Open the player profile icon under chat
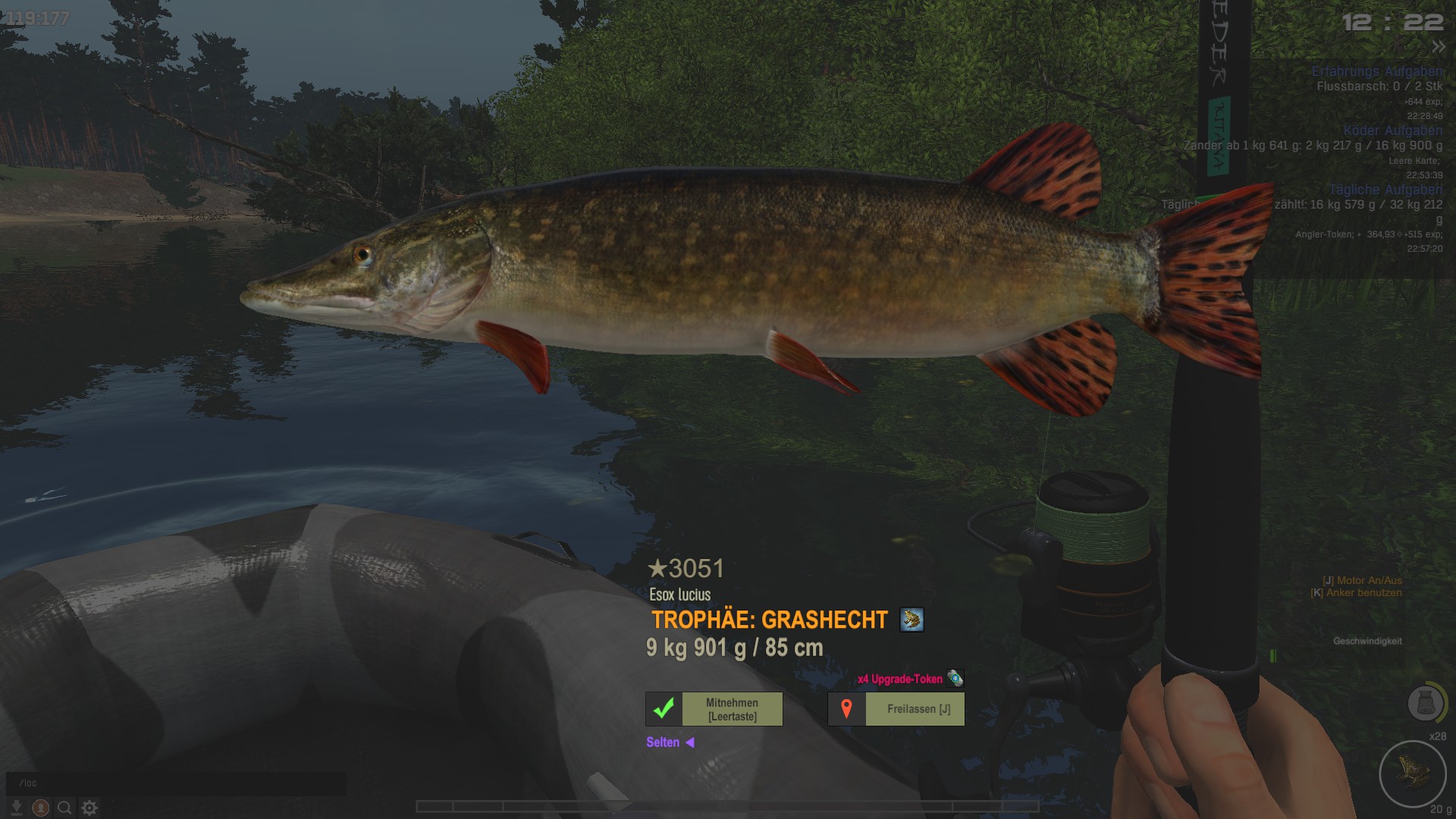Screen dimensions: 1456x819 point(41,808)
